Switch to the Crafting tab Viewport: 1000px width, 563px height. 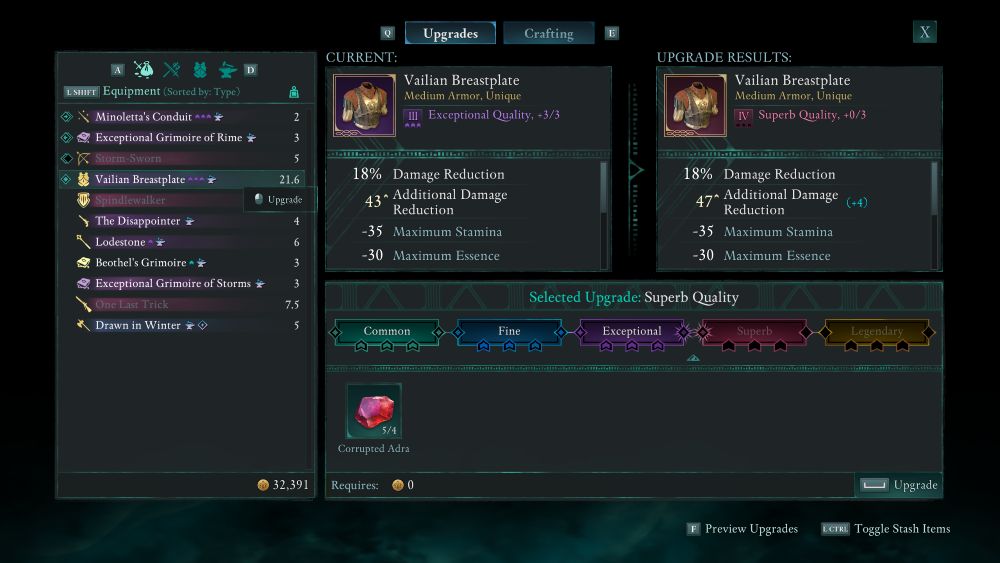coord(548,33)
